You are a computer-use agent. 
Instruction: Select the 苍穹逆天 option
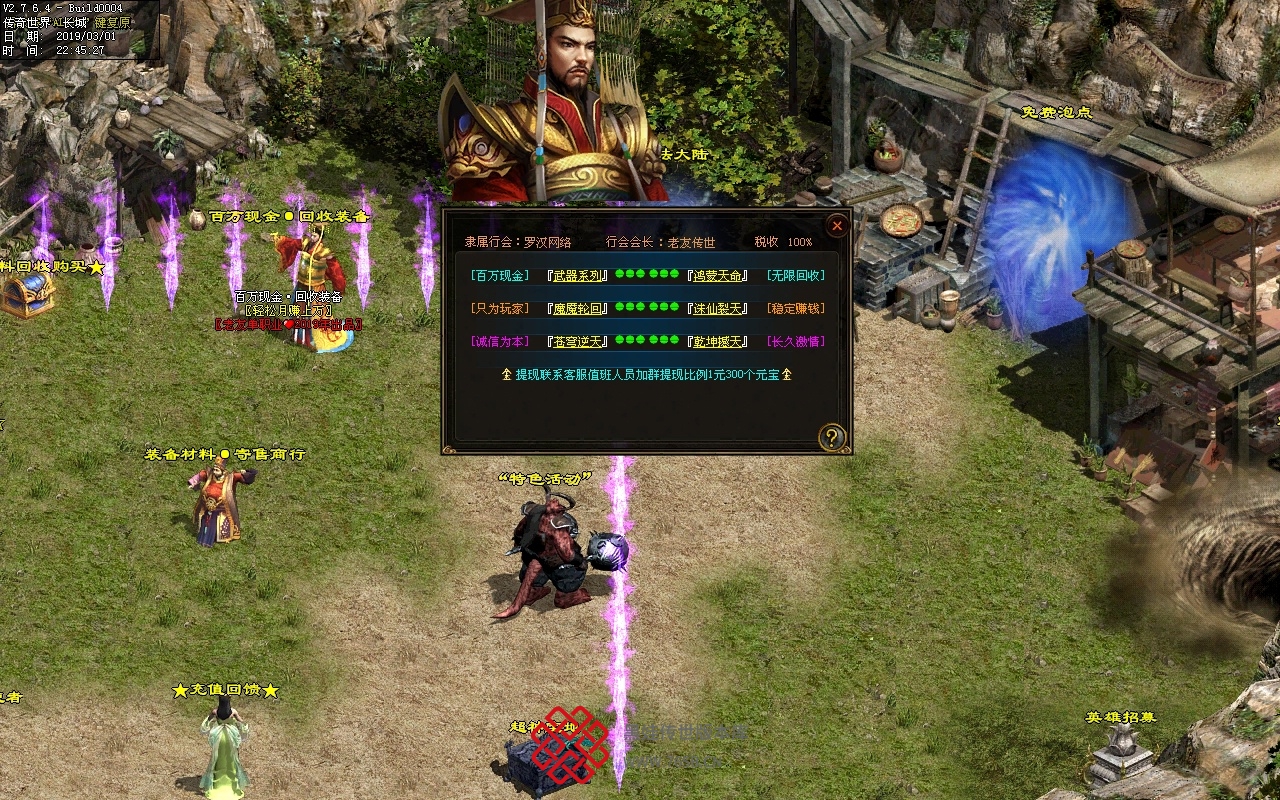578,342
